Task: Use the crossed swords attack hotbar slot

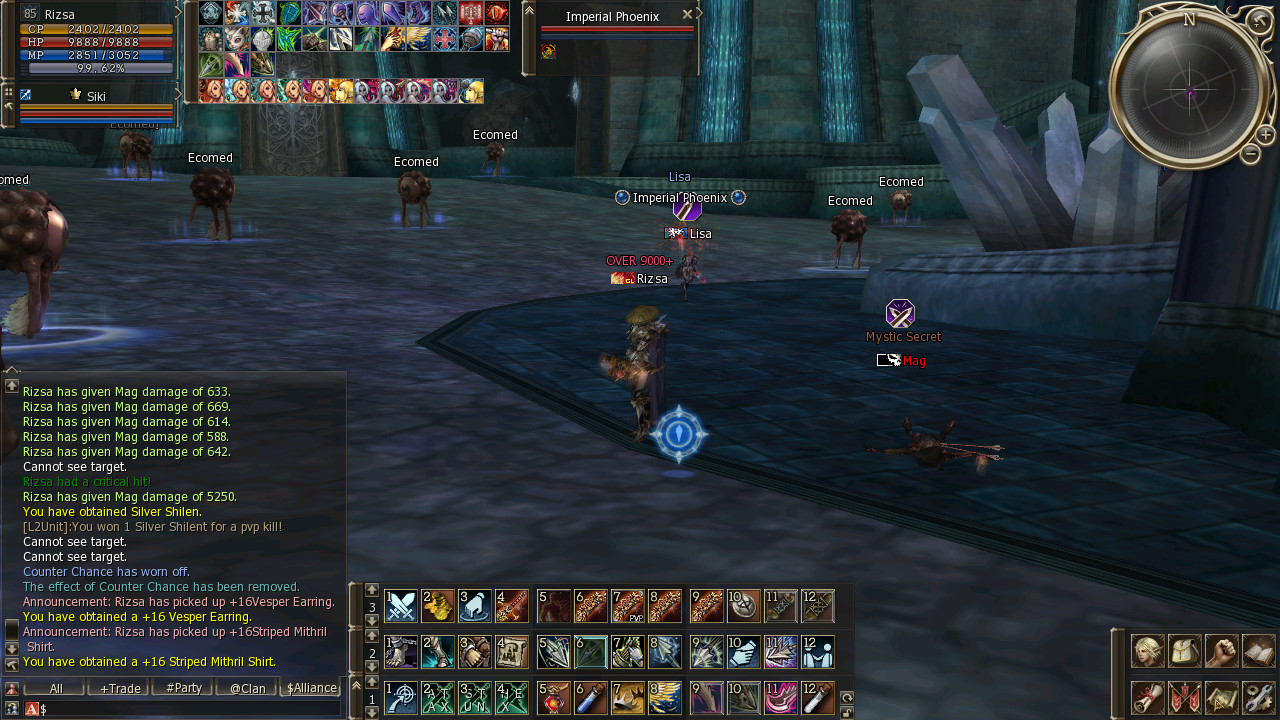Action: pos(401,606)
